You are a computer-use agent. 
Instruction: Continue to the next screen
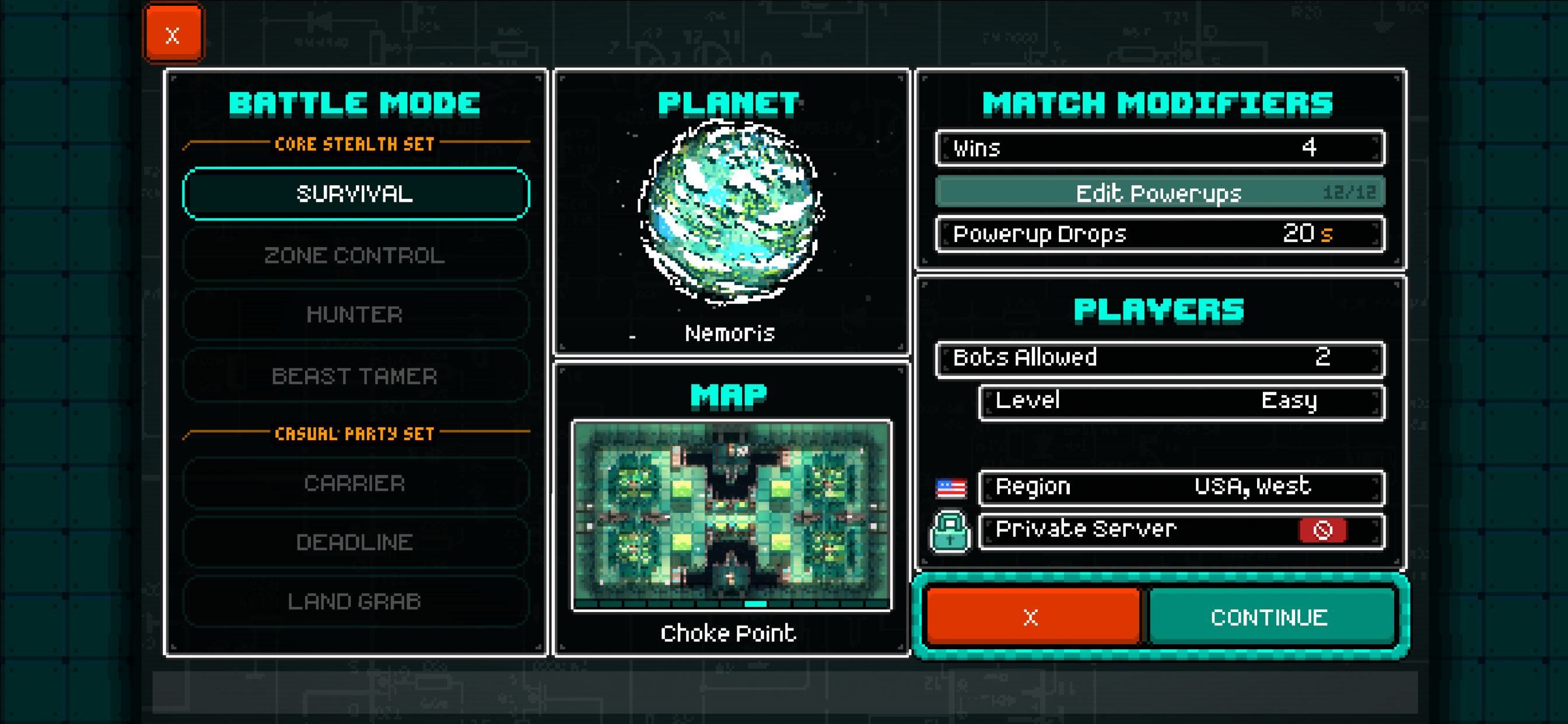[1270, 617]
